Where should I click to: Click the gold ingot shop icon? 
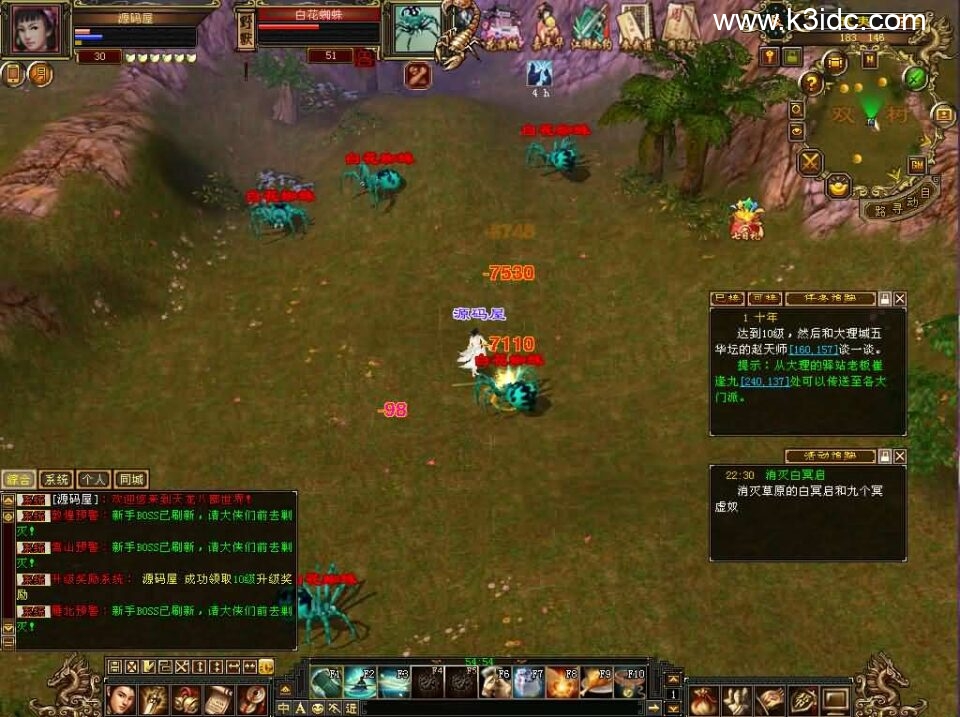(x=838, y=185)
